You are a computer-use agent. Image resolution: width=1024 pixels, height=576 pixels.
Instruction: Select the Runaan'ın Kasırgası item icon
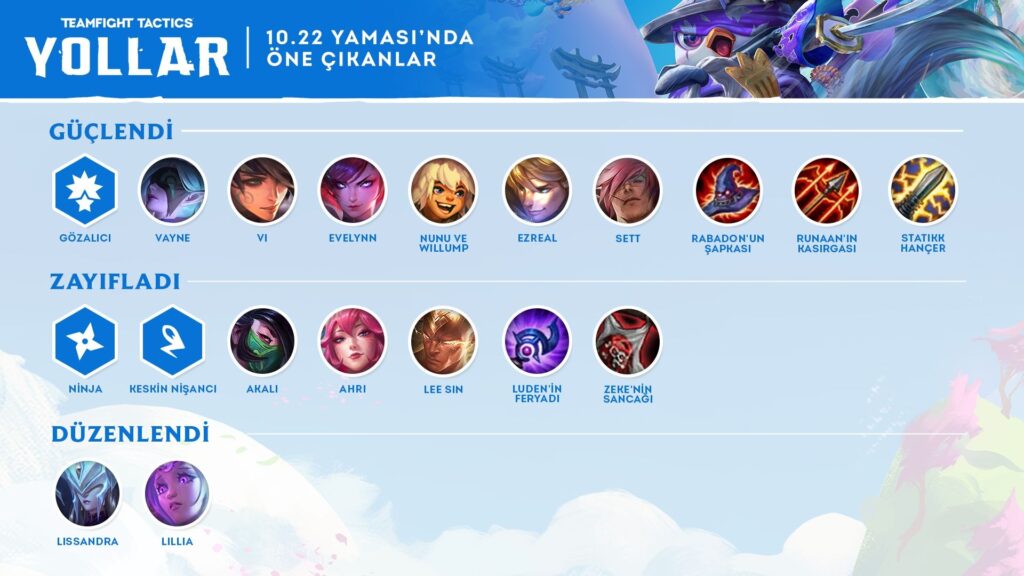coord(826,190)
